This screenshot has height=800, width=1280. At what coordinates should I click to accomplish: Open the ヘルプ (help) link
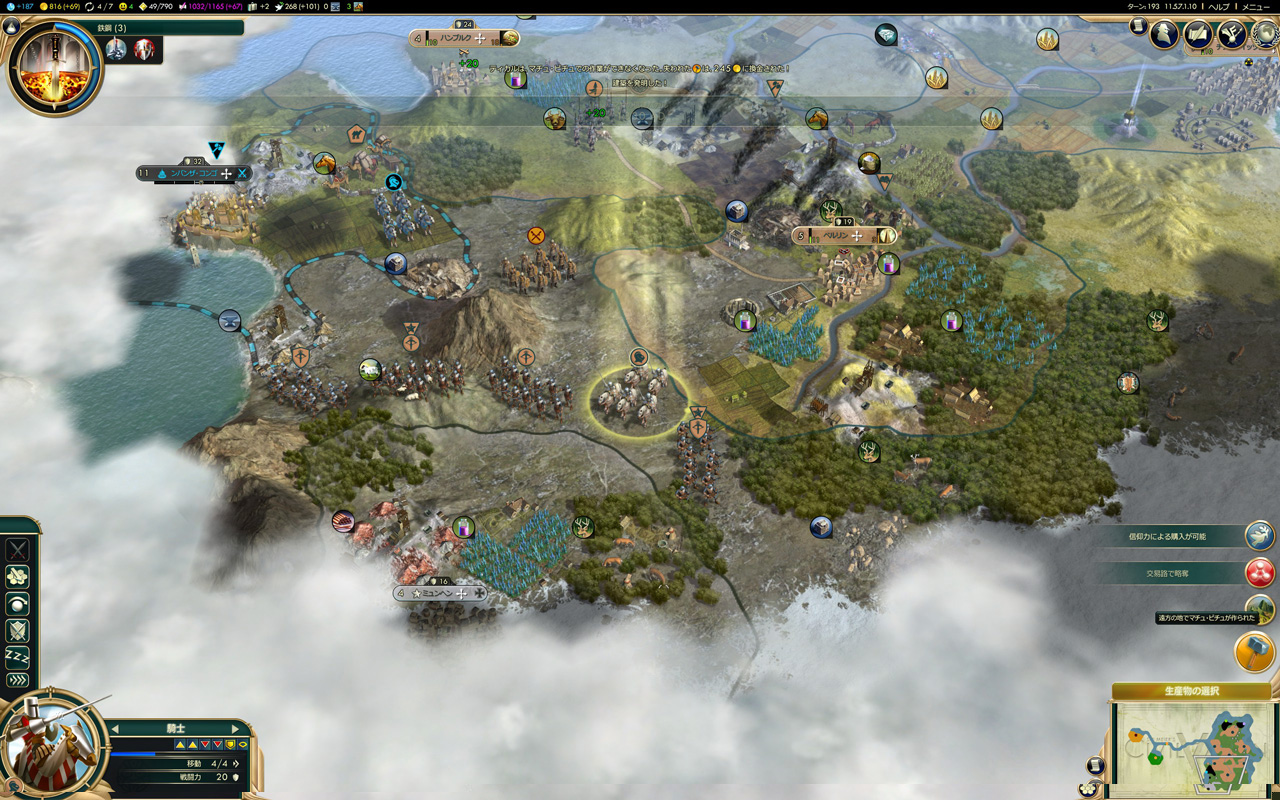(x=1219, y=6)
